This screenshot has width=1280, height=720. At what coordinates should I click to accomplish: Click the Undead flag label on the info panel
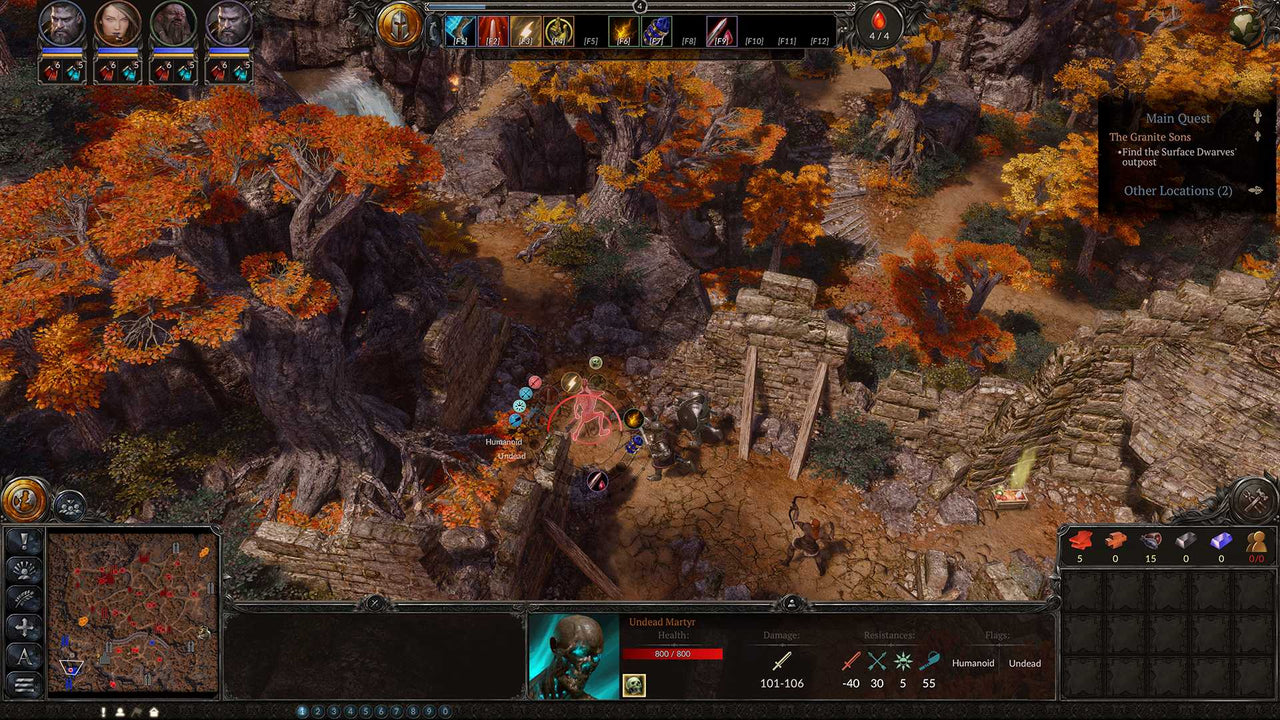tap(1024, 663)
